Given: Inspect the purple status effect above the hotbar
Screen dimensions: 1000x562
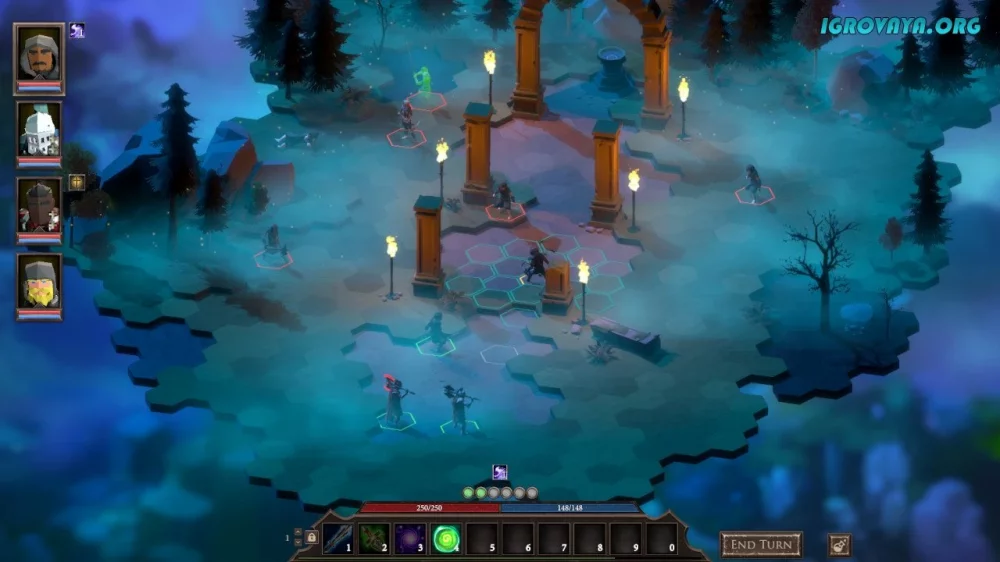Looking at the screenshot, I should coord(500,472).
